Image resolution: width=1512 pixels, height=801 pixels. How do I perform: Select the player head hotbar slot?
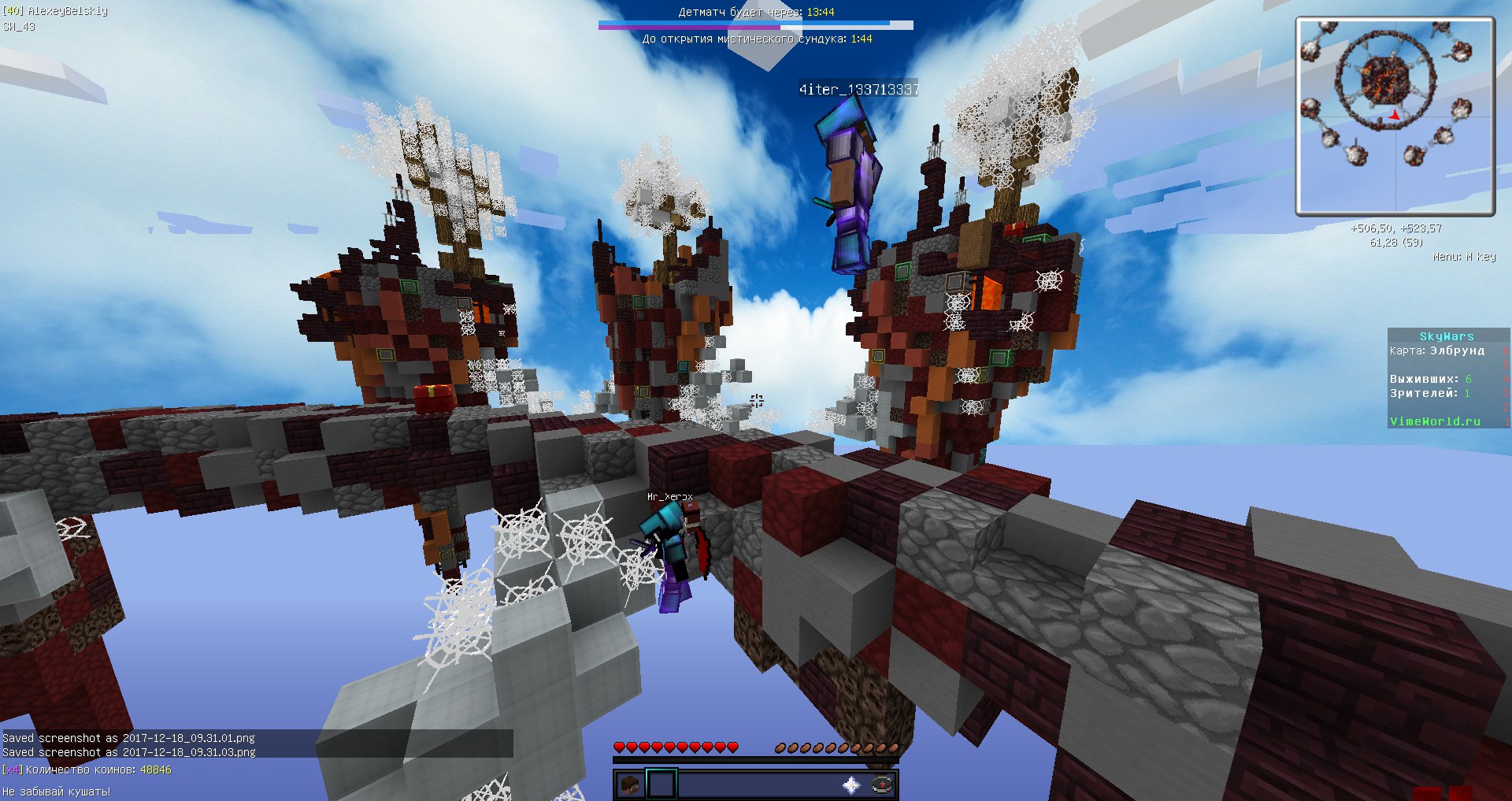[x=629, y=785]
